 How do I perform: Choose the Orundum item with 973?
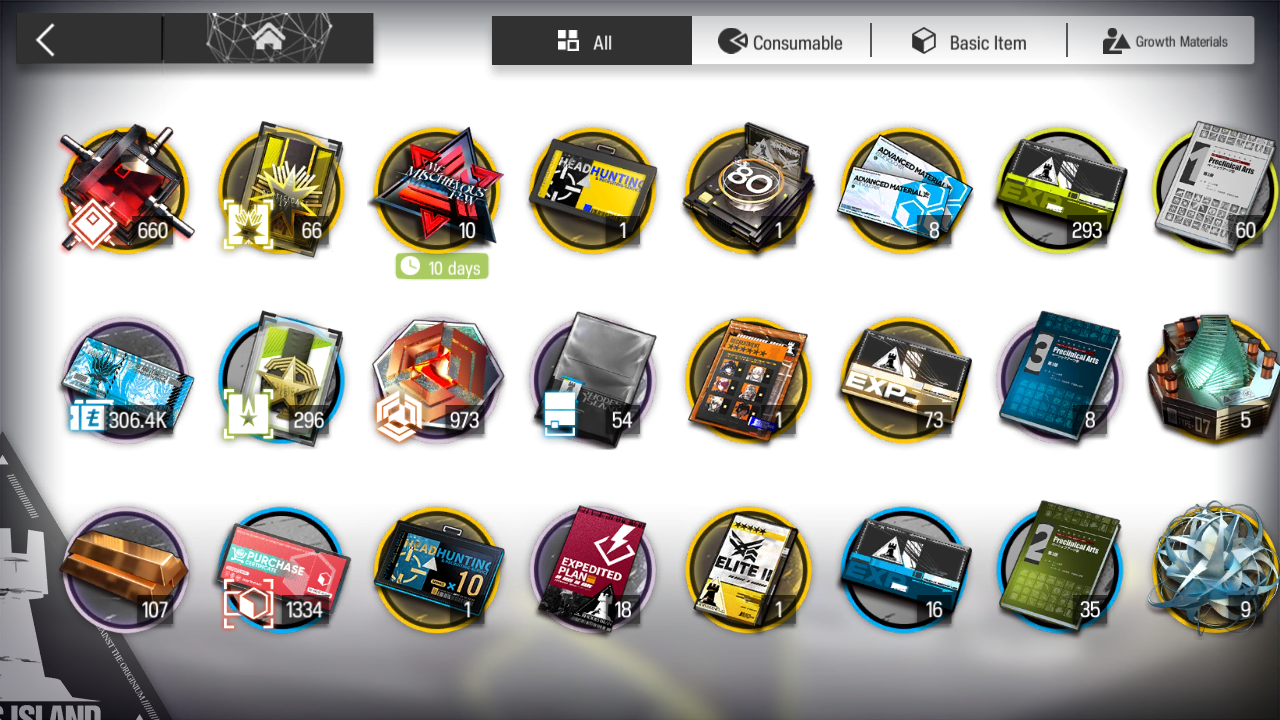(x=436, y=380)
